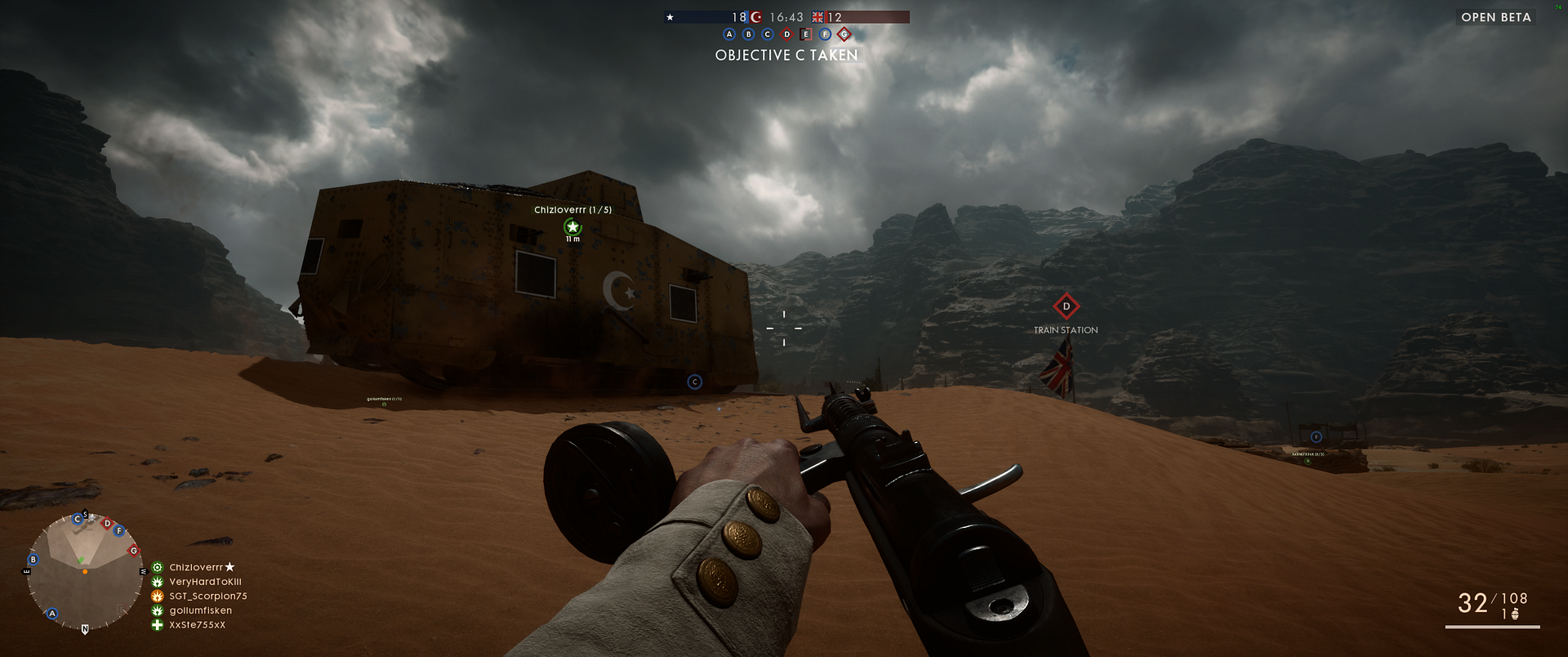This screenshot has width=1568, height=657.
Task: Pick gollumfisken from the squad list
Action: (x=200, y=610)
